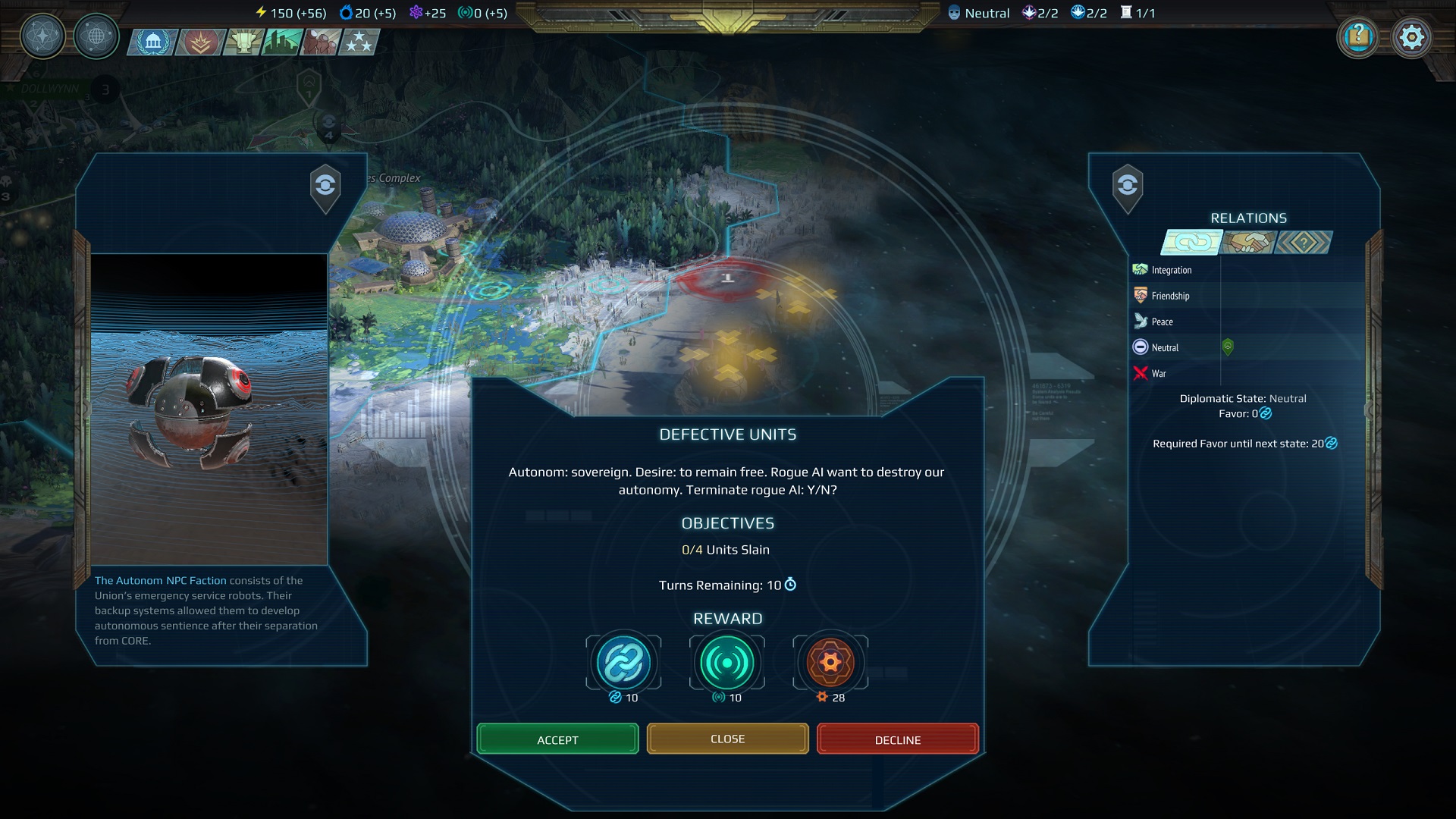Viewport: 1456px width, 819px height.
Task: Select the chain-link favor reward icon
Action: coord(623,663)
